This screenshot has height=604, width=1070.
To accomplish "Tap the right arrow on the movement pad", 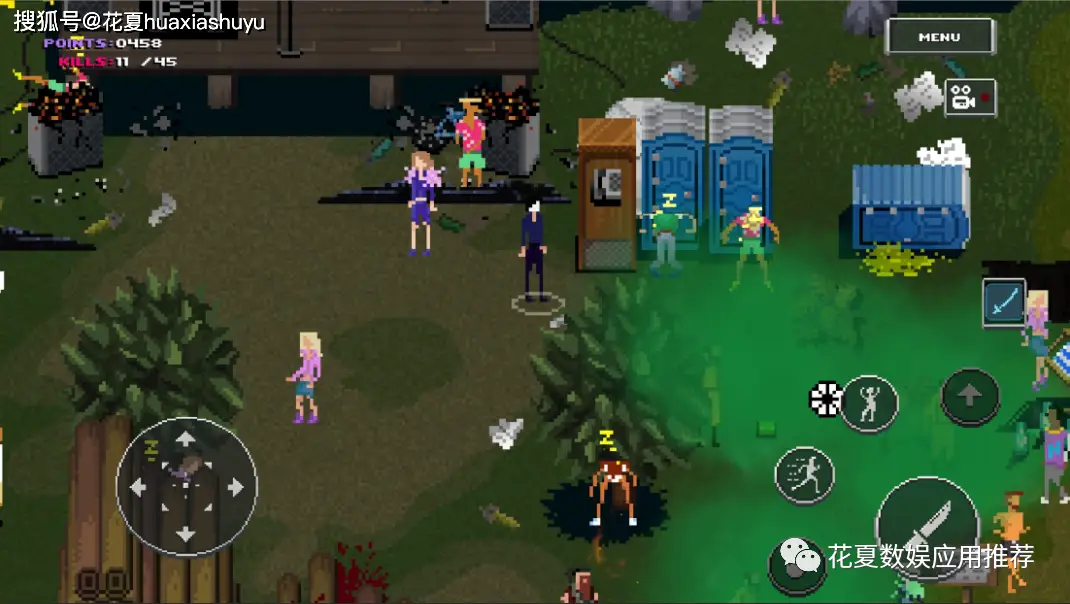I will point(235,487).
